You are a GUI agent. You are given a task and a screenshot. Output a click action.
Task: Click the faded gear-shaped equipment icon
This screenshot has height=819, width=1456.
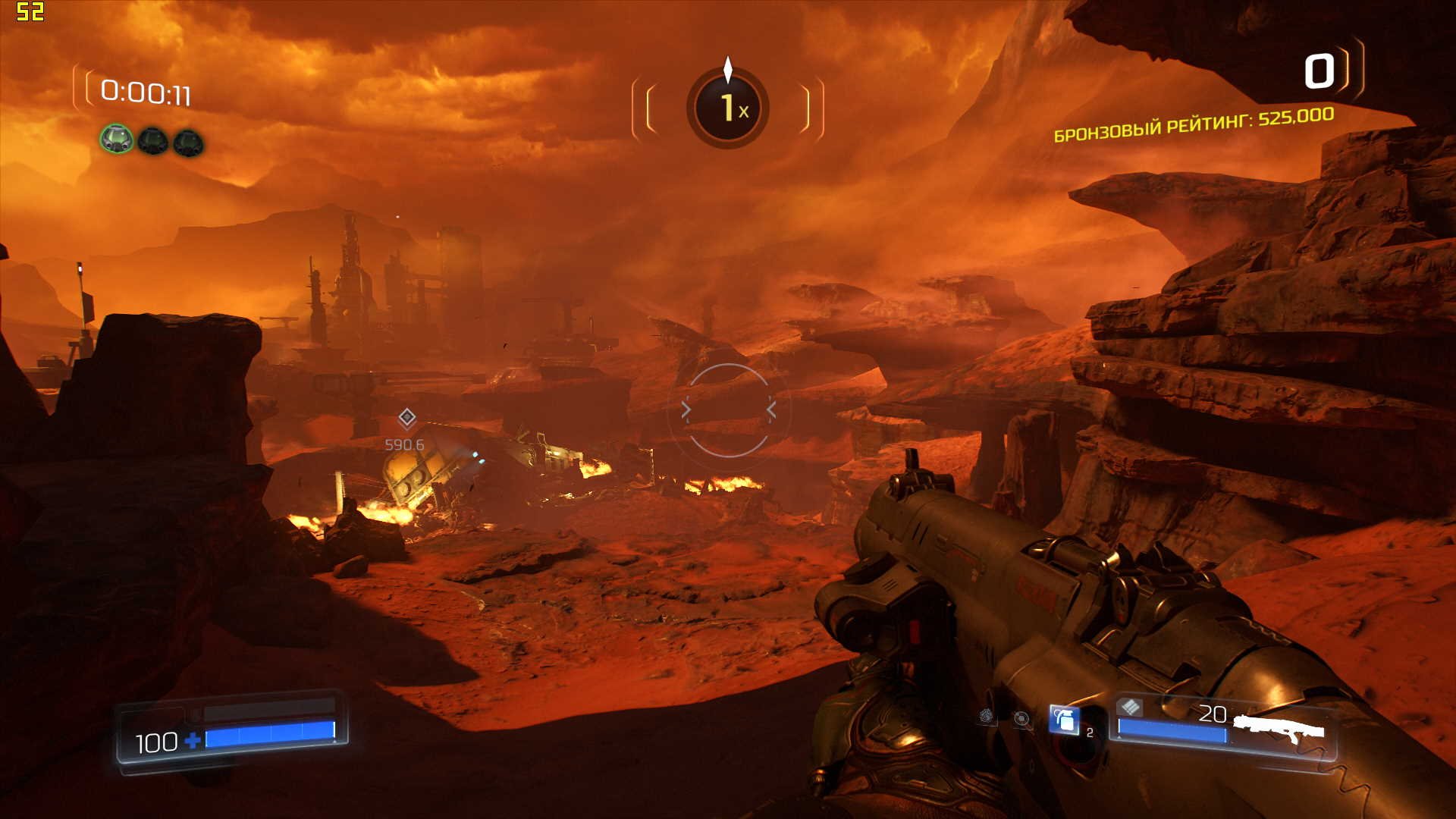pyautogui.click(x=986, y=716)
